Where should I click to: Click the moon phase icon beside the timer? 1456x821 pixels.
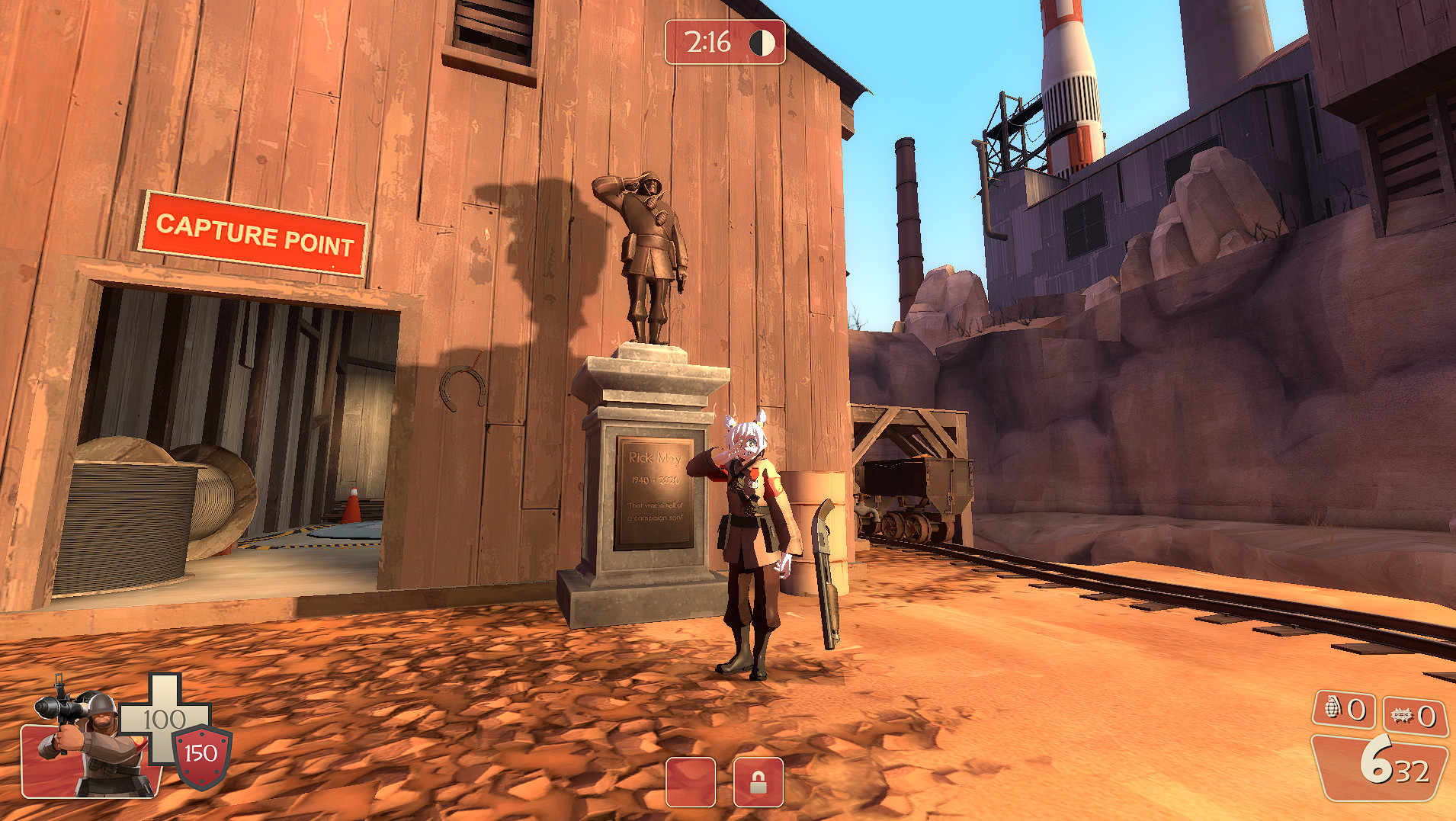tap(762, 43)
